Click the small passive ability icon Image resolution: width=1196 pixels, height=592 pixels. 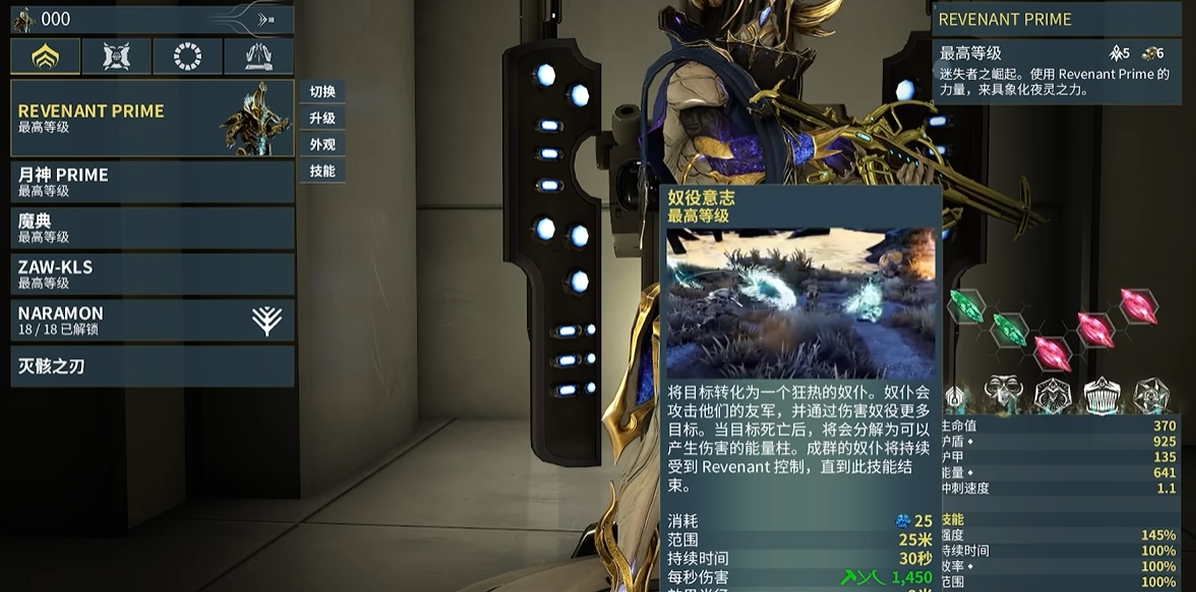pos(955,398)
